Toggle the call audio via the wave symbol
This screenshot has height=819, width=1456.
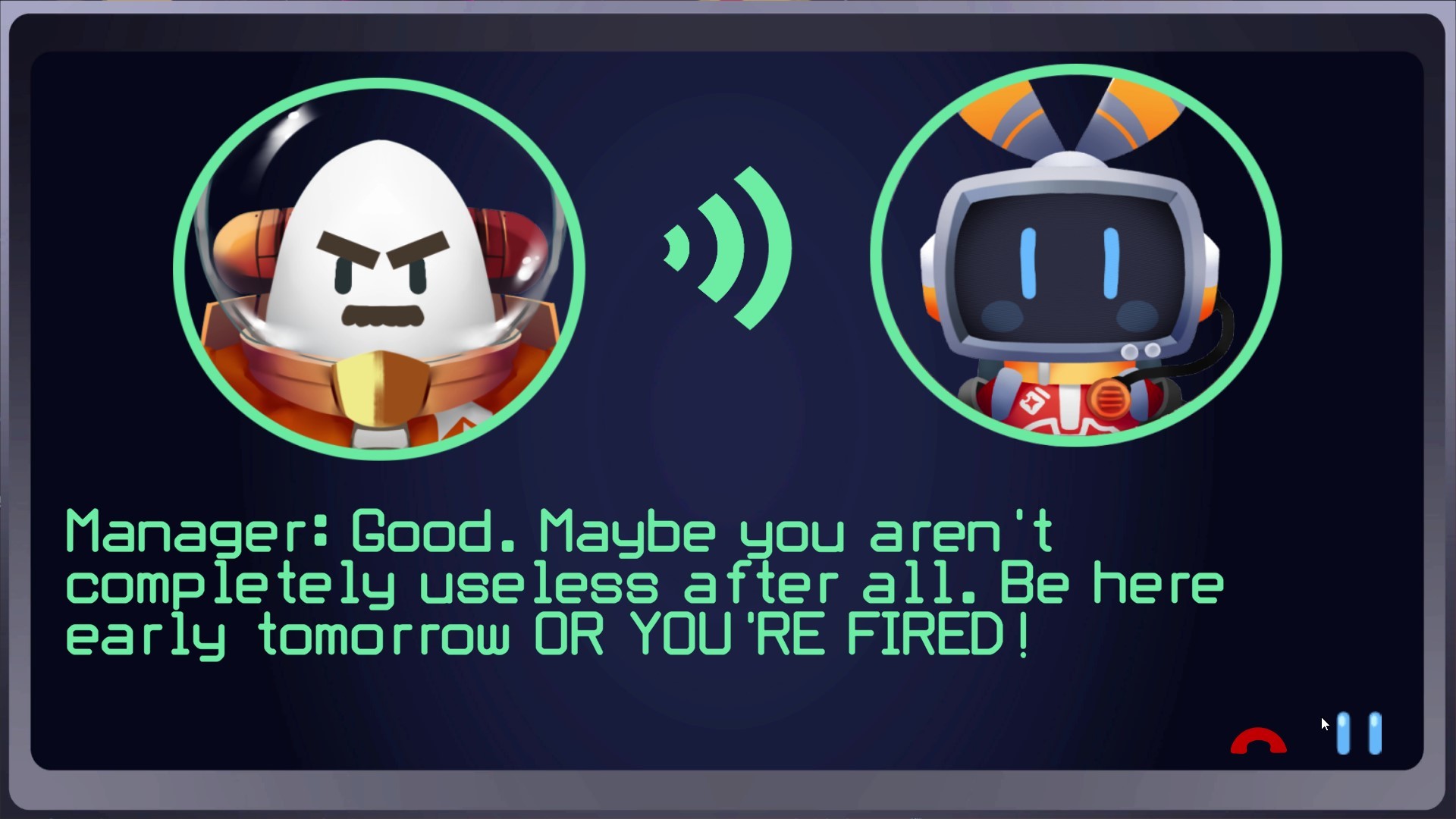pos(726,250)
